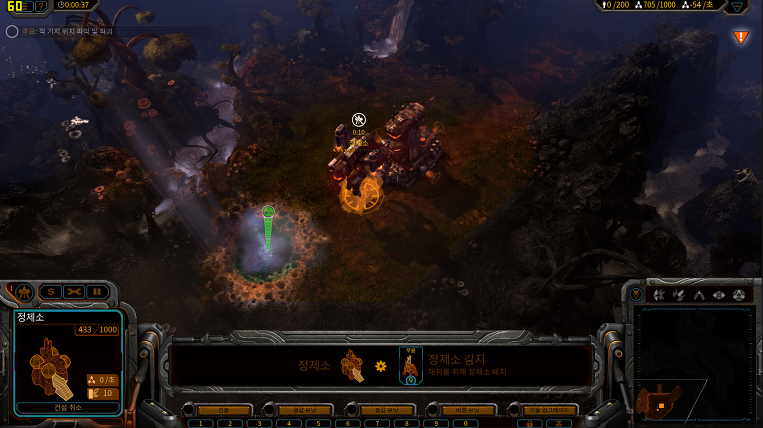
Task: Open the wrench tools button
Action: (74, 291)
